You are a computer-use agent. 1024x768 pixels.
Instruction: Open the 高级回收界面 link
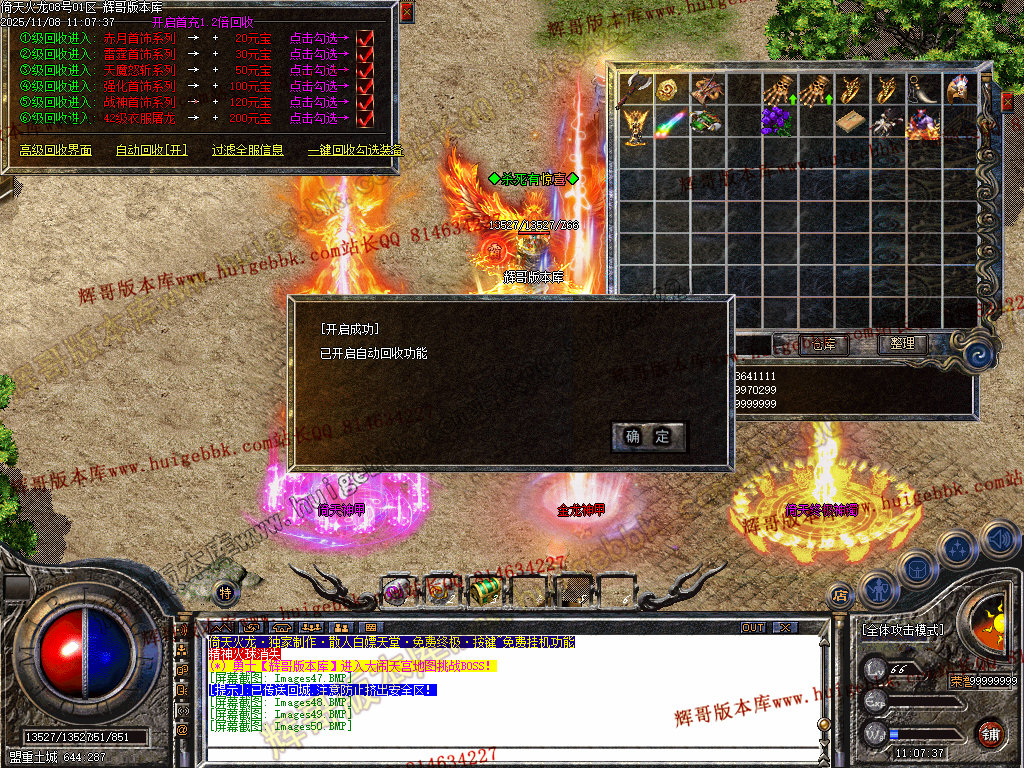tap(55, 150)
